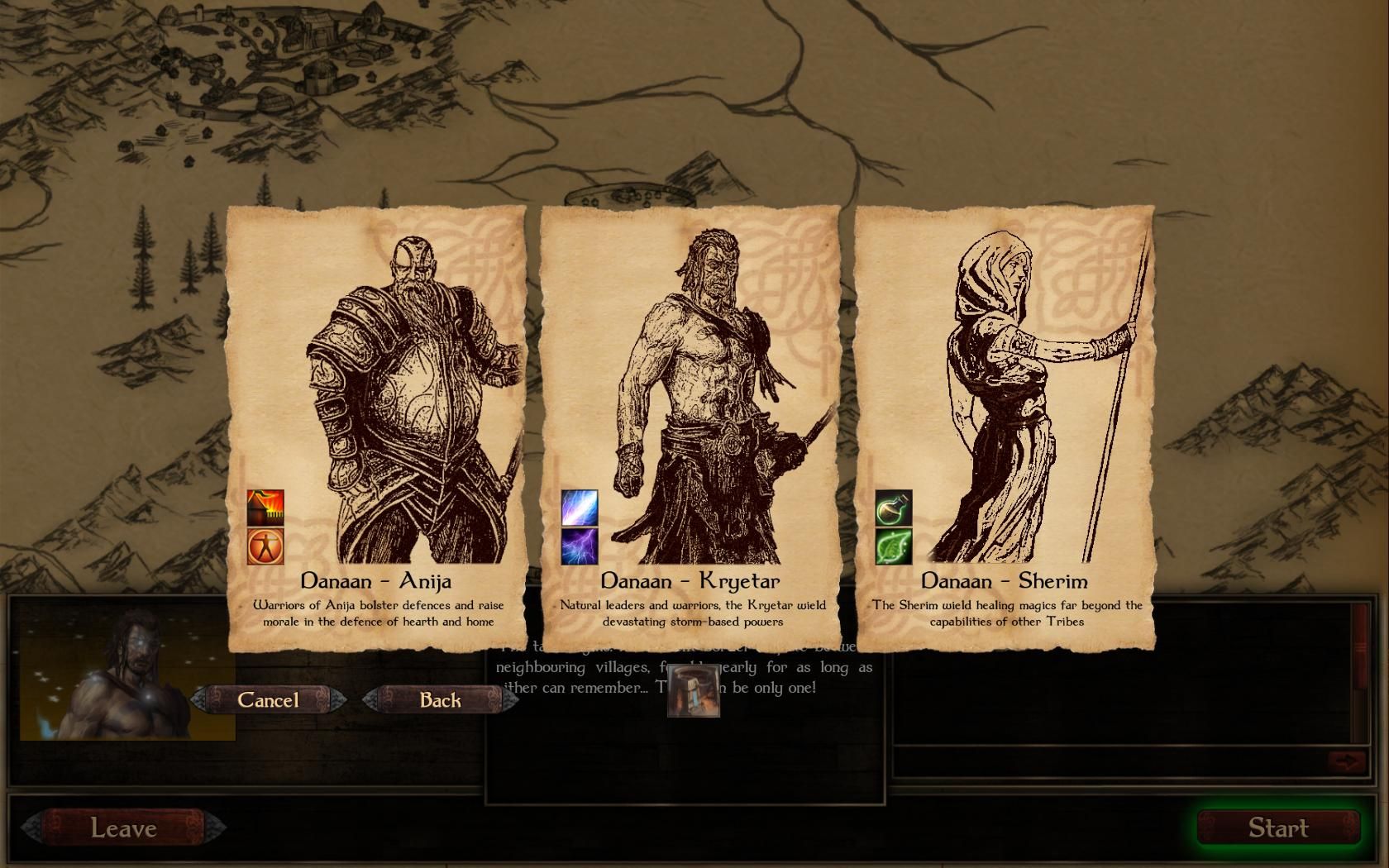Select the Kryetar purple storm power icon
The height and width of the screenshot is (868, 1389).
(580, 546)
